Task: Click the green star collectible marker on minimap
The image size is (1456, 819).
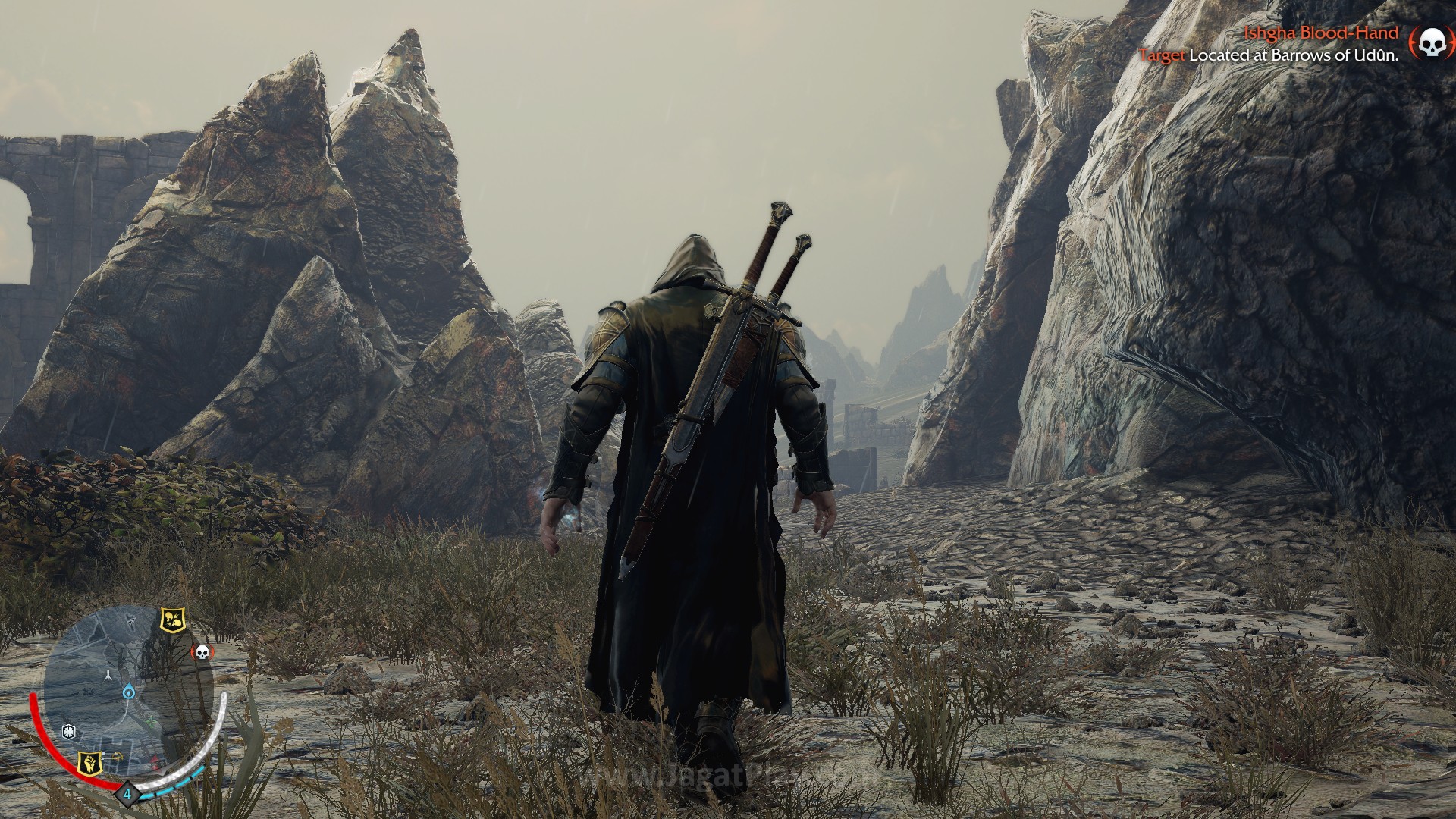Action: [150, 720]
